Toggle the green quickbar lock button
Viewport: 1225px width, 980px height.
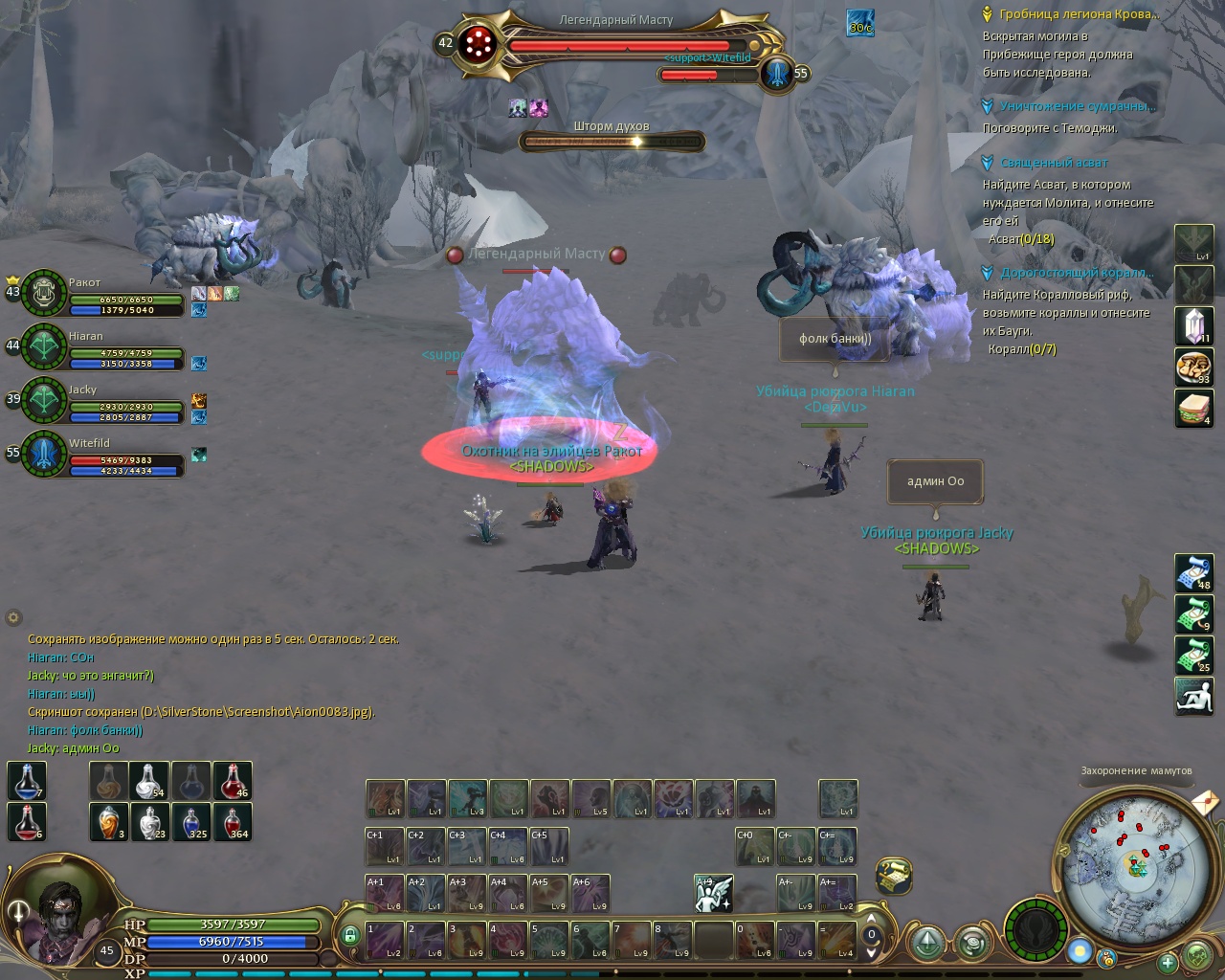click(x=350, y=935)
